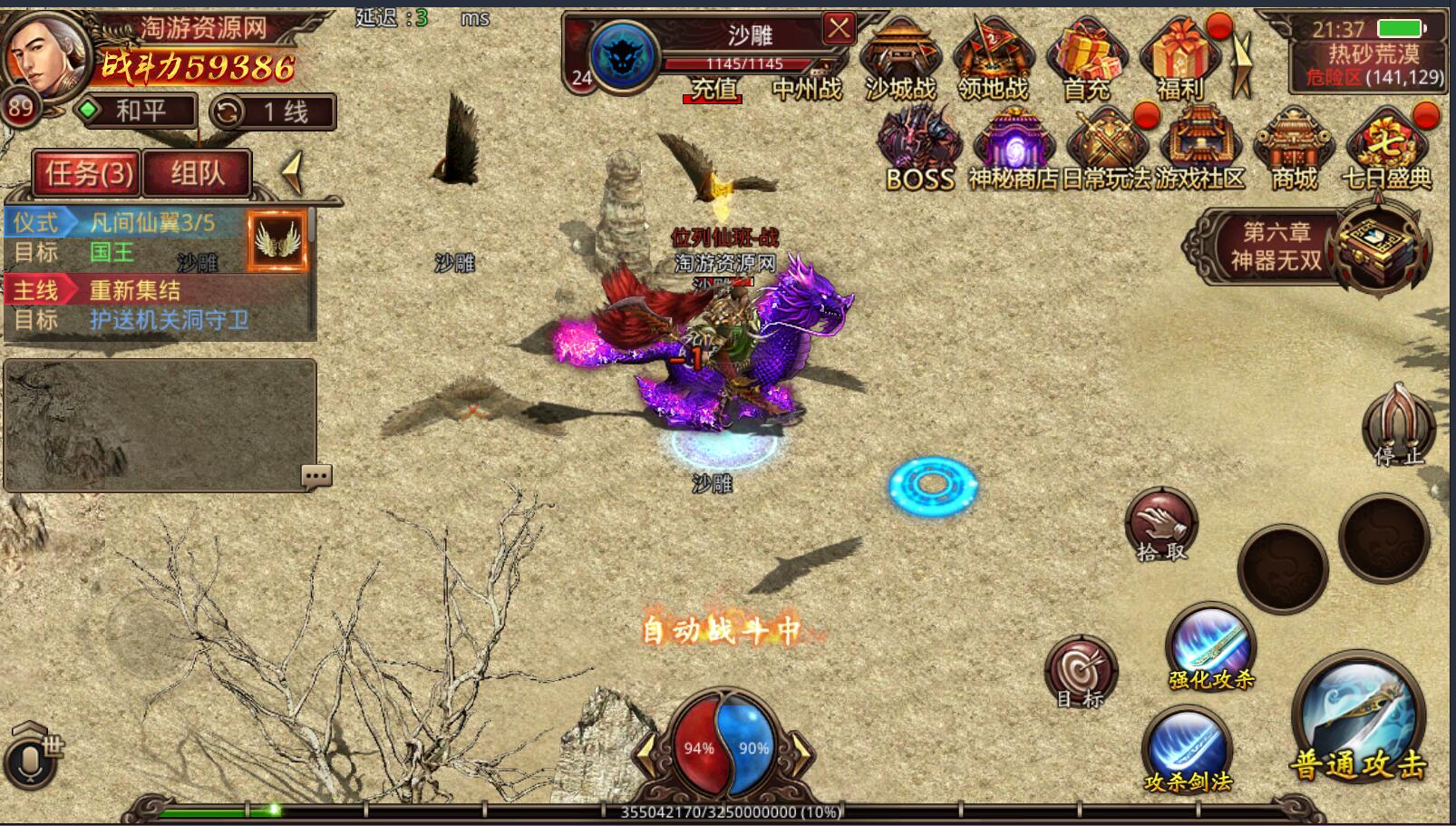The height and width of the screenshot is (826, 1456).
Task: Open the 沙城战 event icon
Action: point(899,60)
